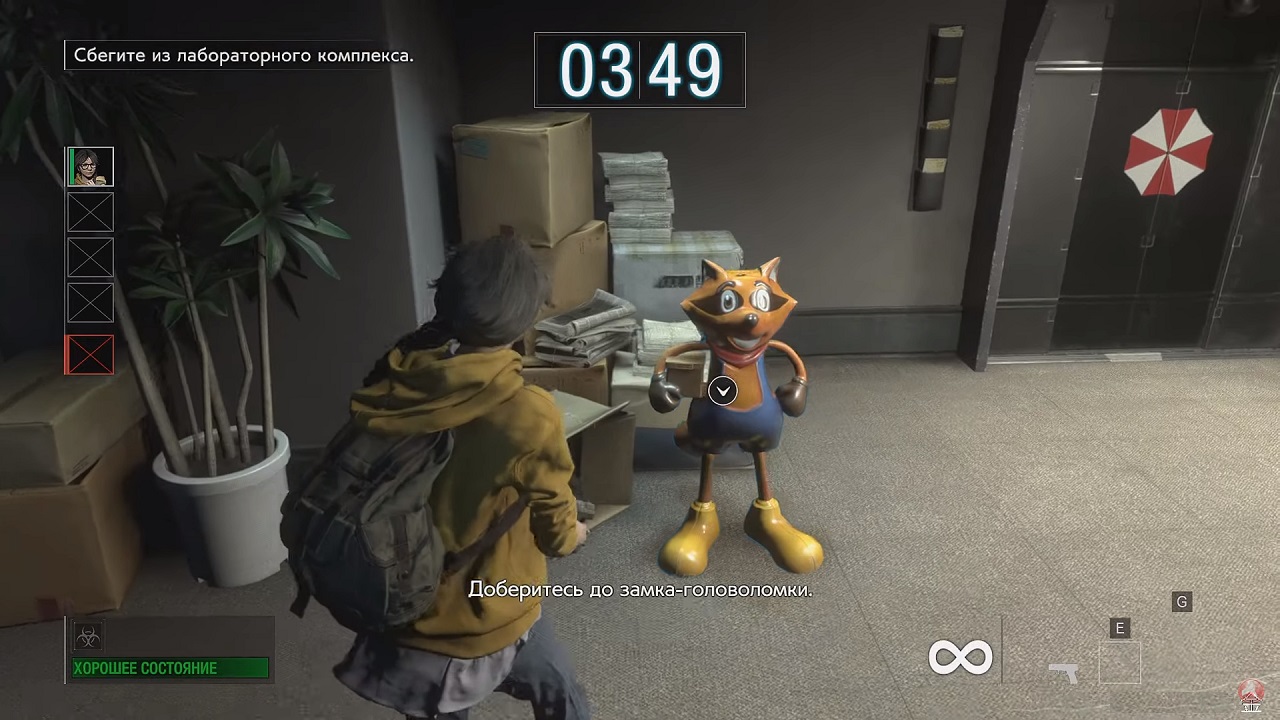This screenshot has width=1280, height=720.
Task: Select the empty item slot beside the pistol
Action: point(1119,663)
